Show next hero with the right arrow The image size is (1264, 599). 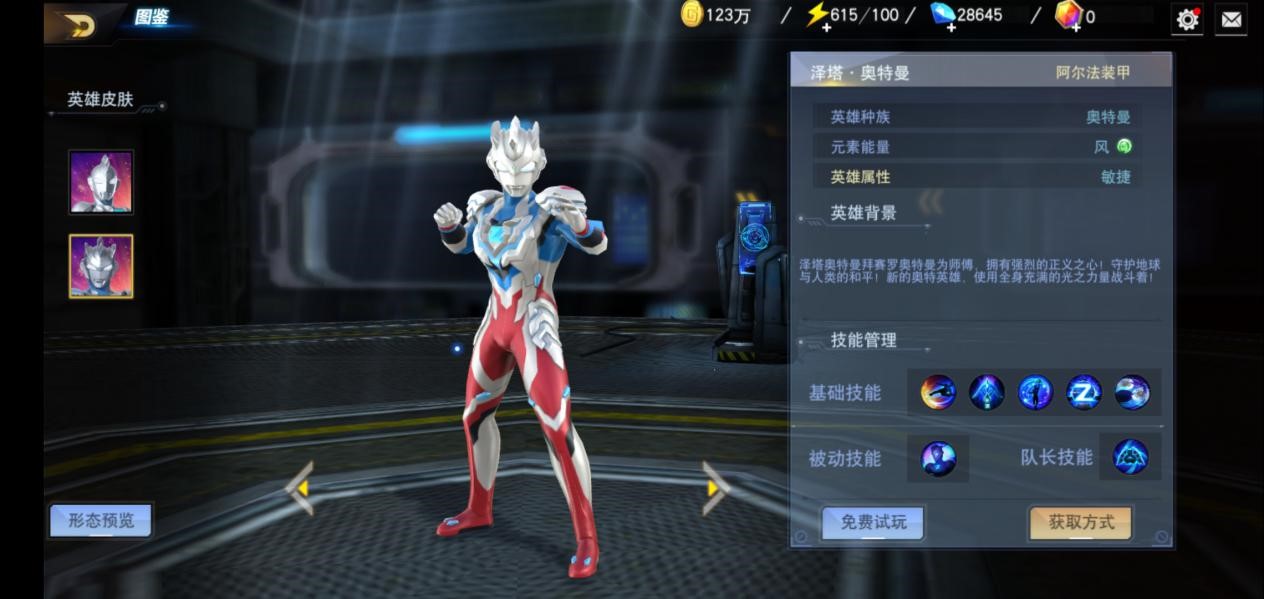pos(714,488)
